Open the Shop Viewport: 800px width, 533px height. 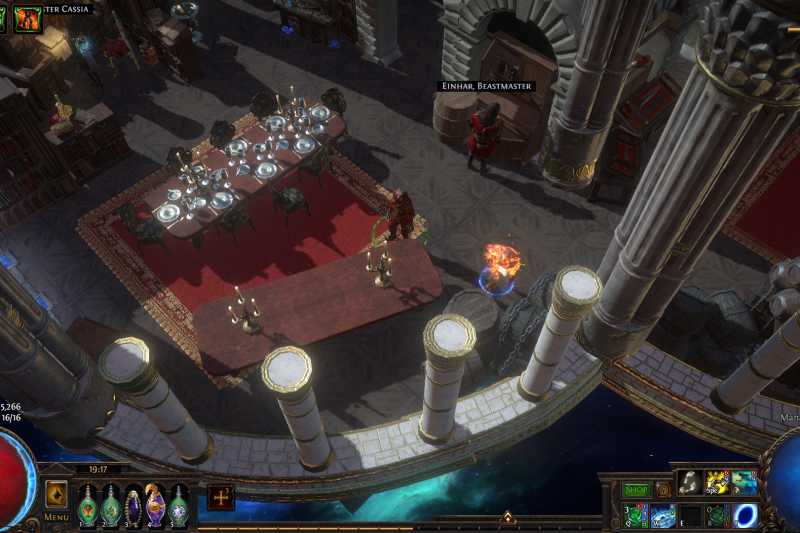[x=636, y=490]
